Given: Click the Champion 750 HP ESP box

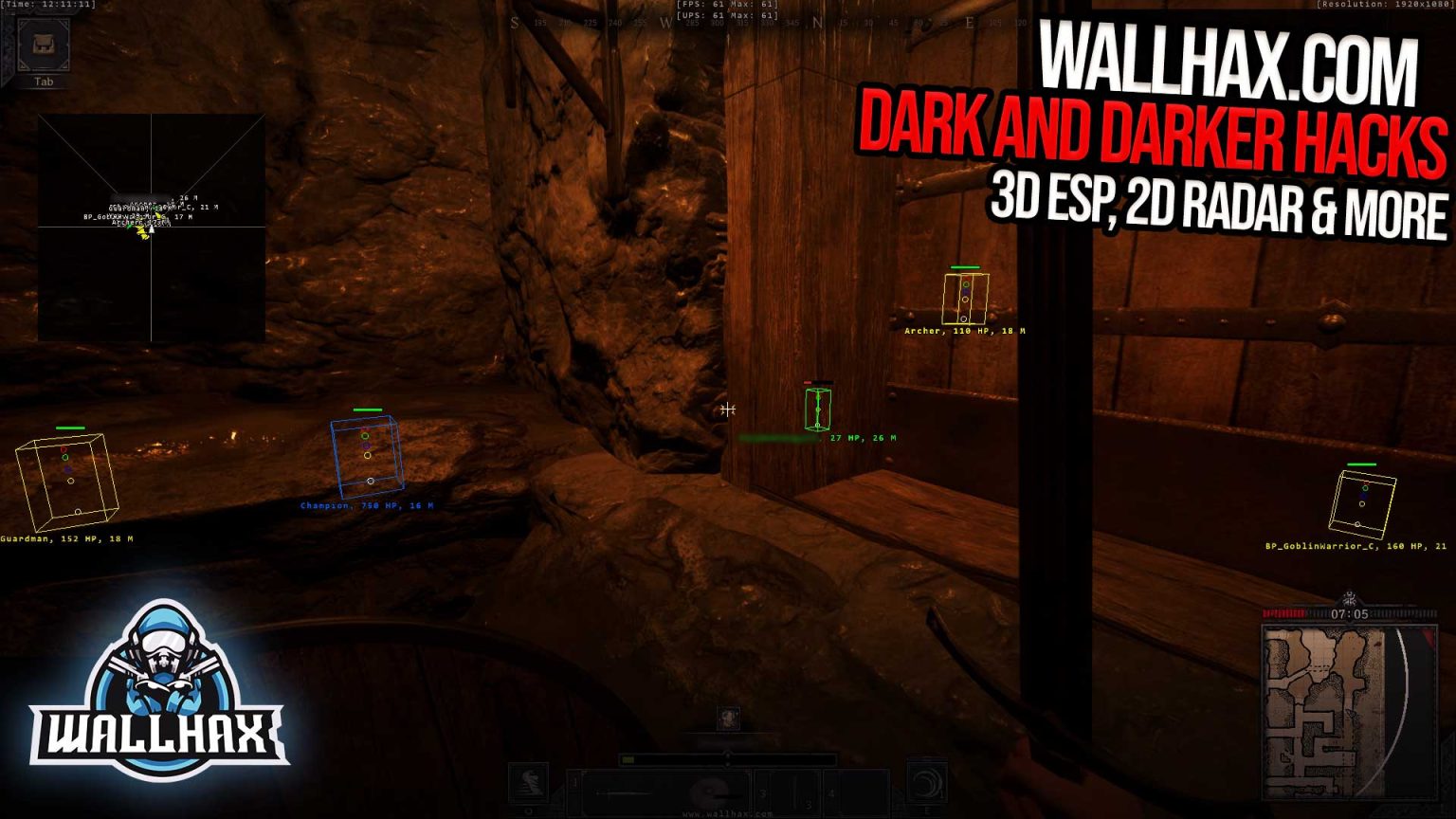Looking at the screenshot, I should pyautogui.click(x=368, y=455).
